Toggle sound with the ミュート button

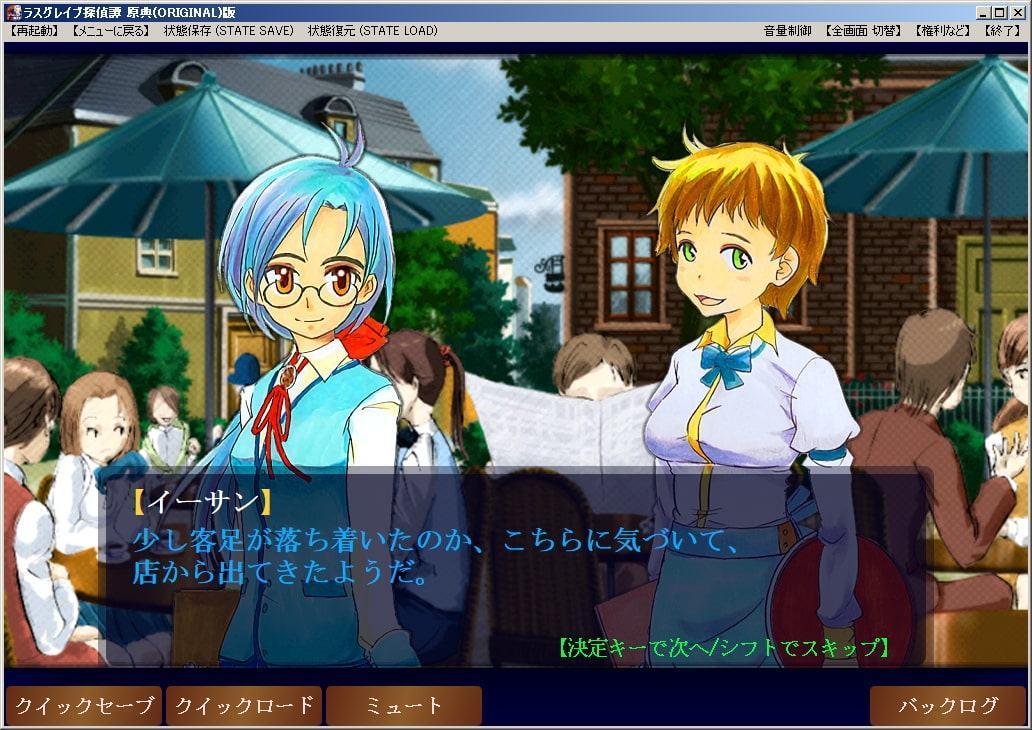[404, 706]
